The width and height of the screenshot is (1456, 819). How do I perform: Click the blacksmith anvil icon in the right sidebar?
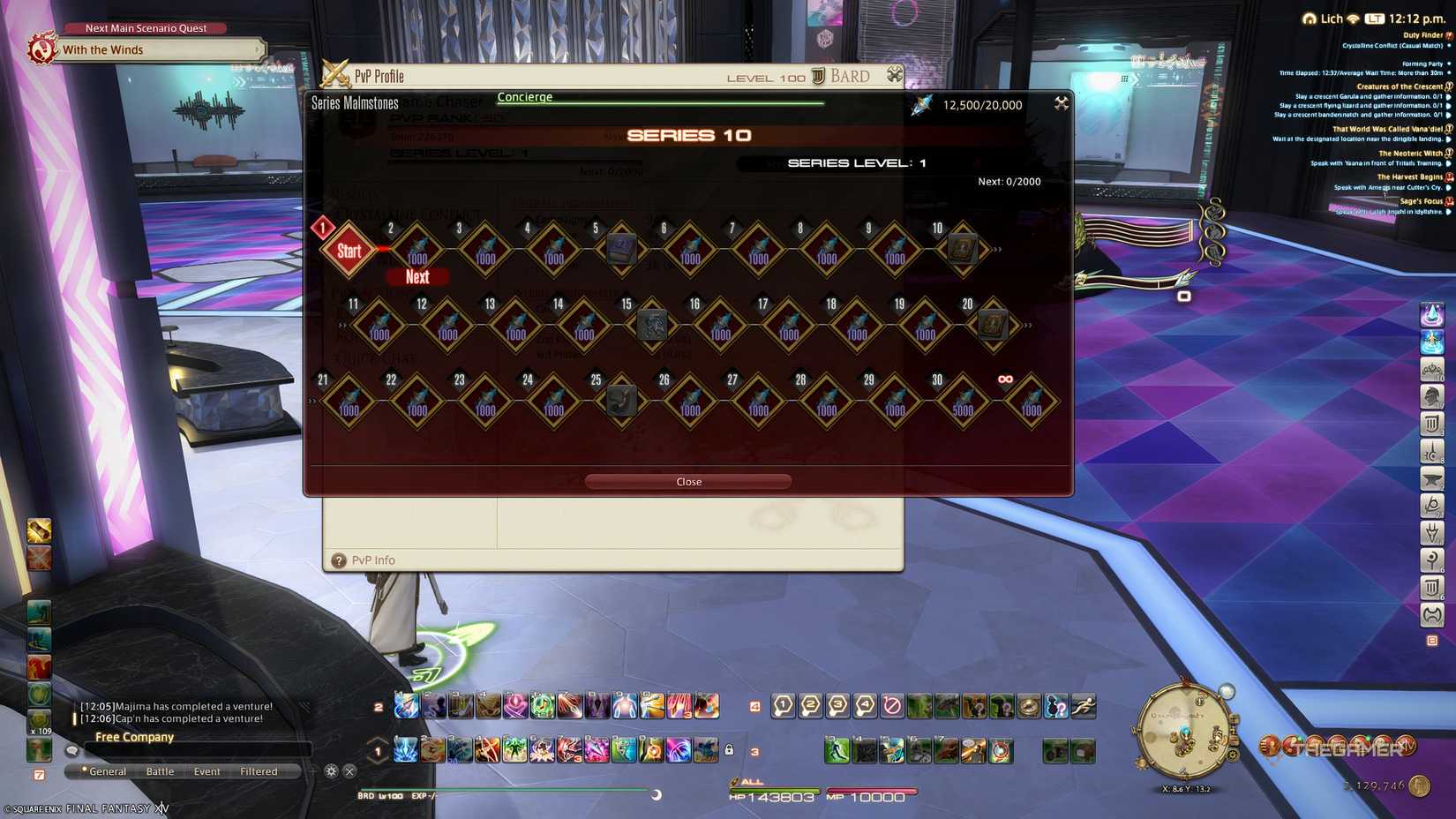tap(1430, 478)
